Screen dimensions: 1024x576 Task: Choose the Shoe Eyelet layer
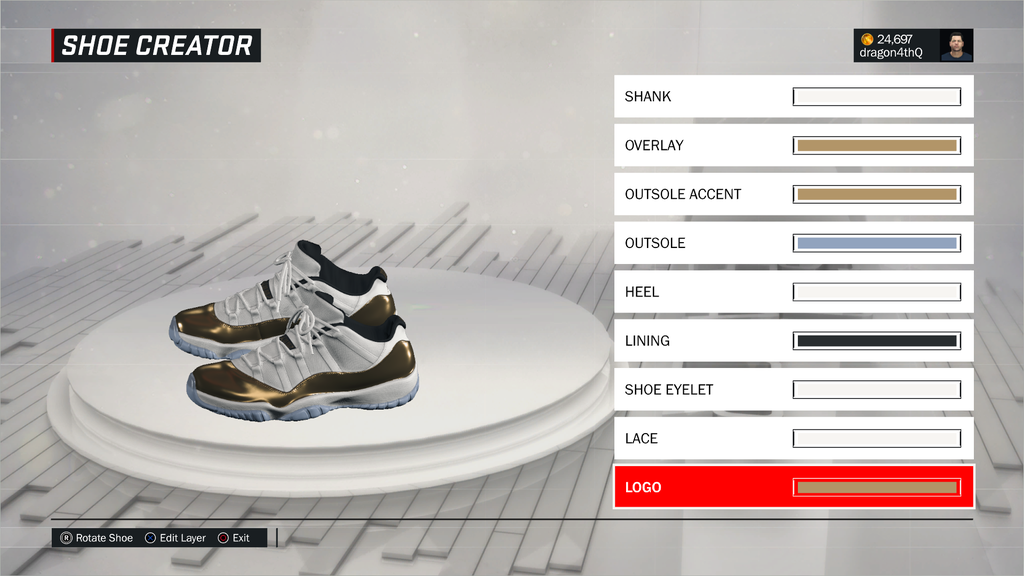coord(793,390)
